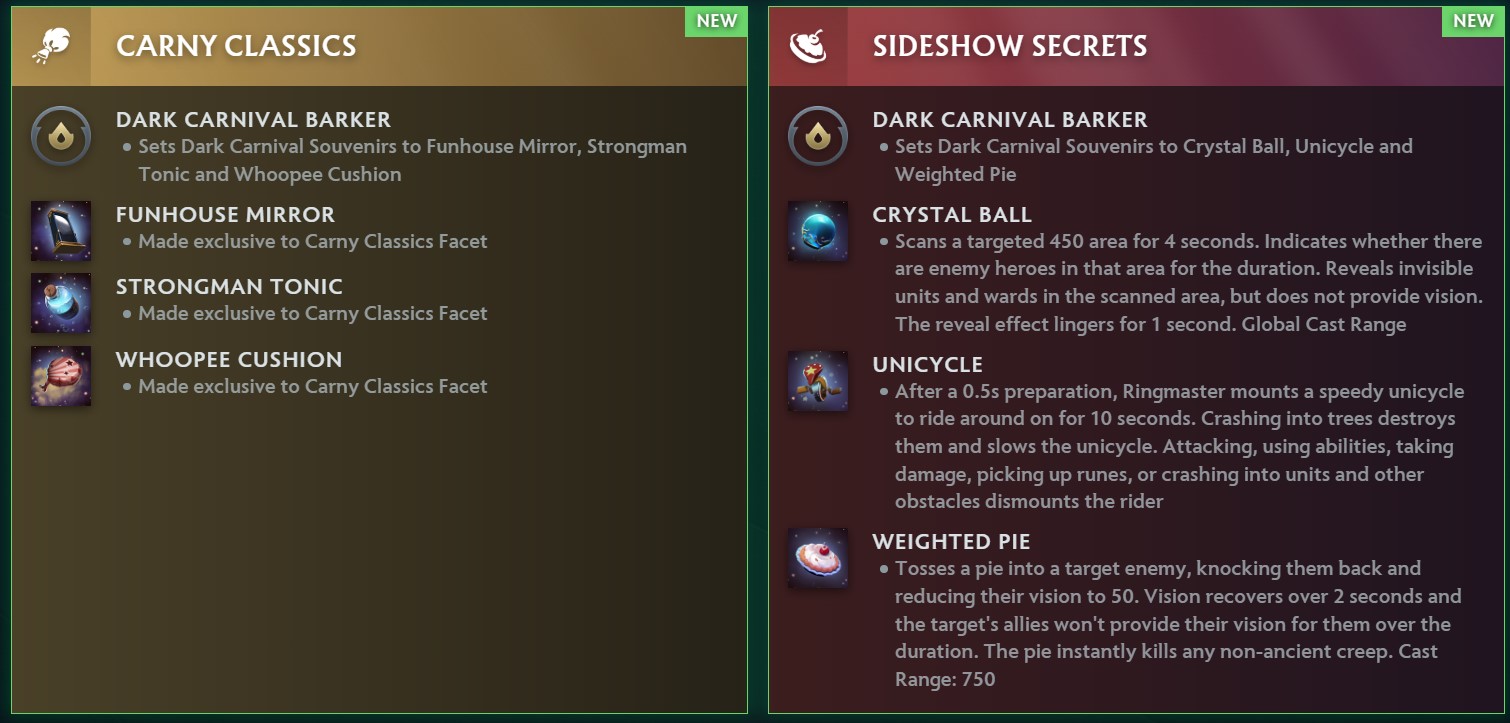Select the Sideshow Secrets facet emblem
The width and height of the screenshot is (1510, 723).
pyautogui.click(x=807, y=46)
